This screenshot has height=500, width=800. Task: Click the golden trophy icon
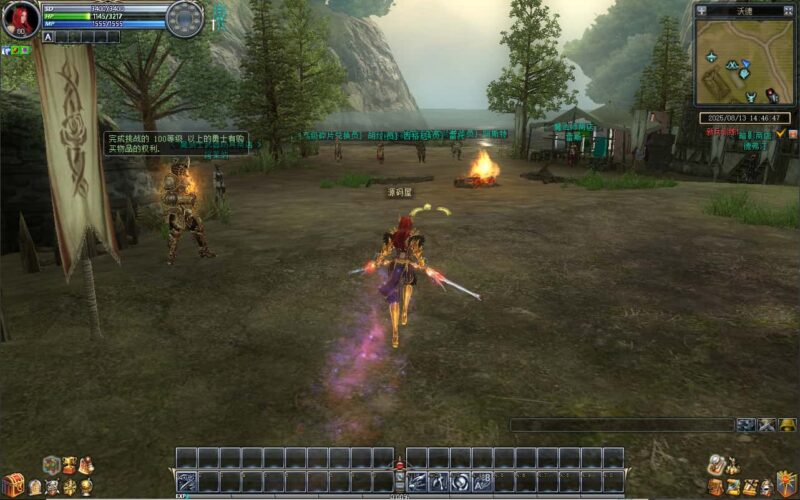point(69,465)
